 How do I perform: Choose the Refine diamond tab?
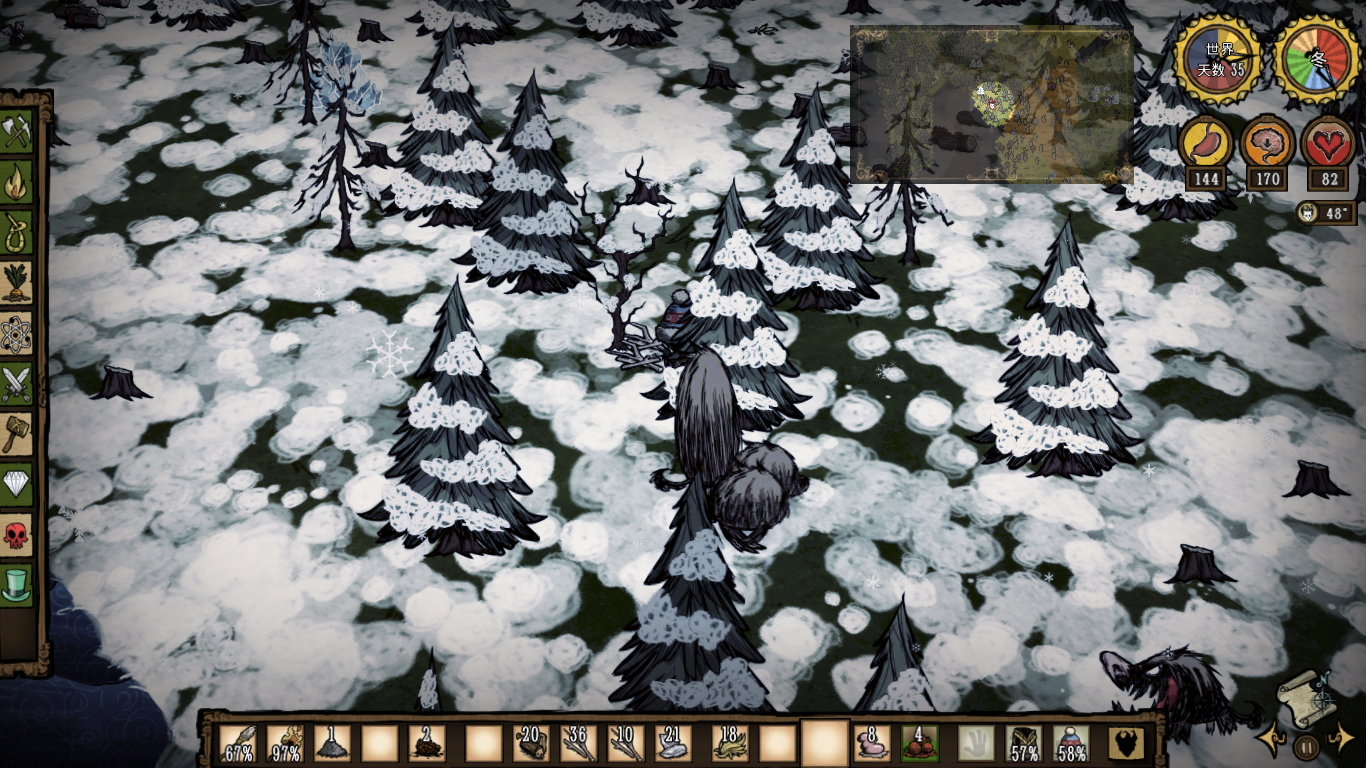(x=17, y=484)
